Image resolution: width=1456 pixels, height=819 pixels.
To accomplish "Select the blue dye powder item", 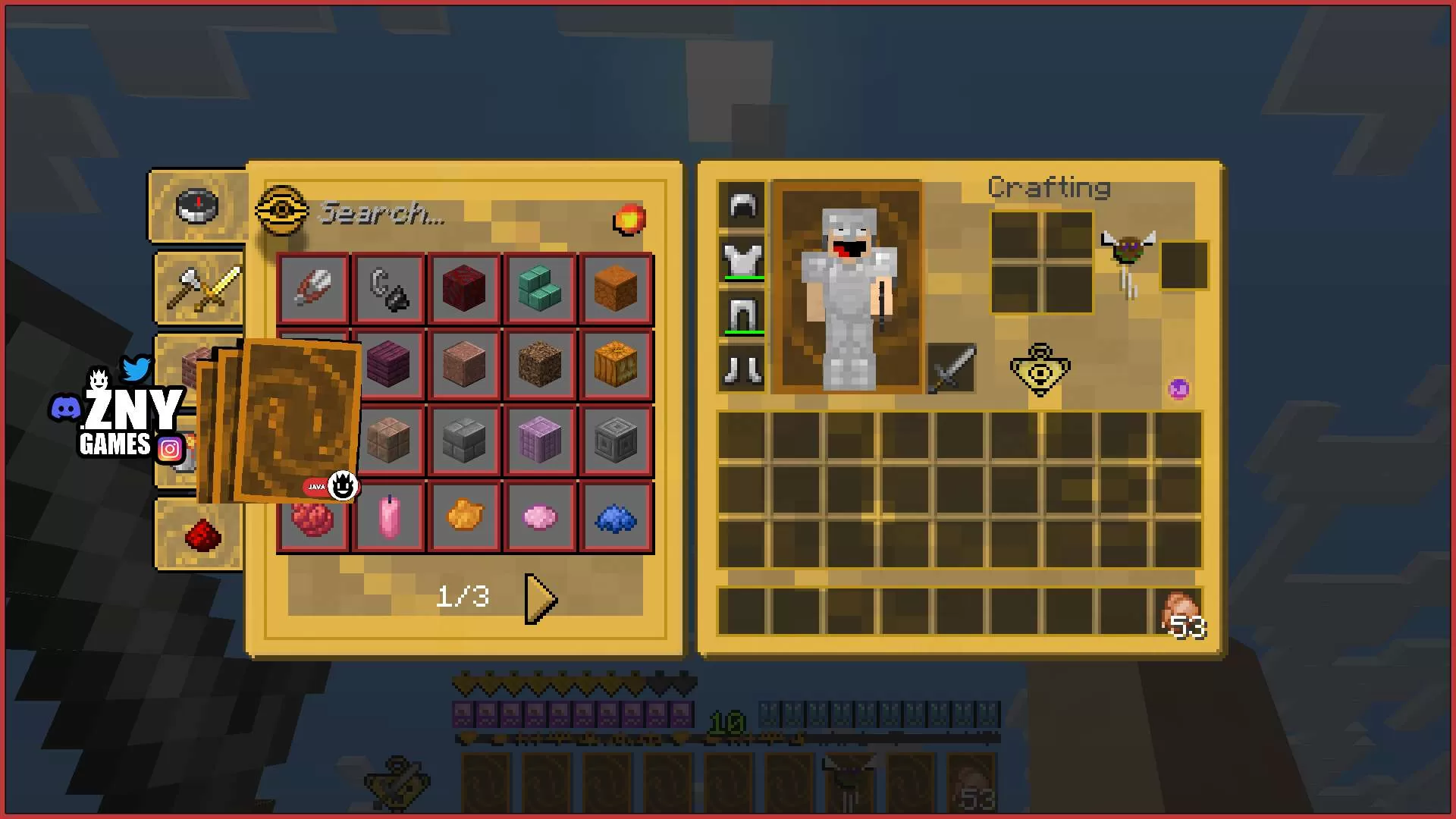I will click(x=616, y=519).
